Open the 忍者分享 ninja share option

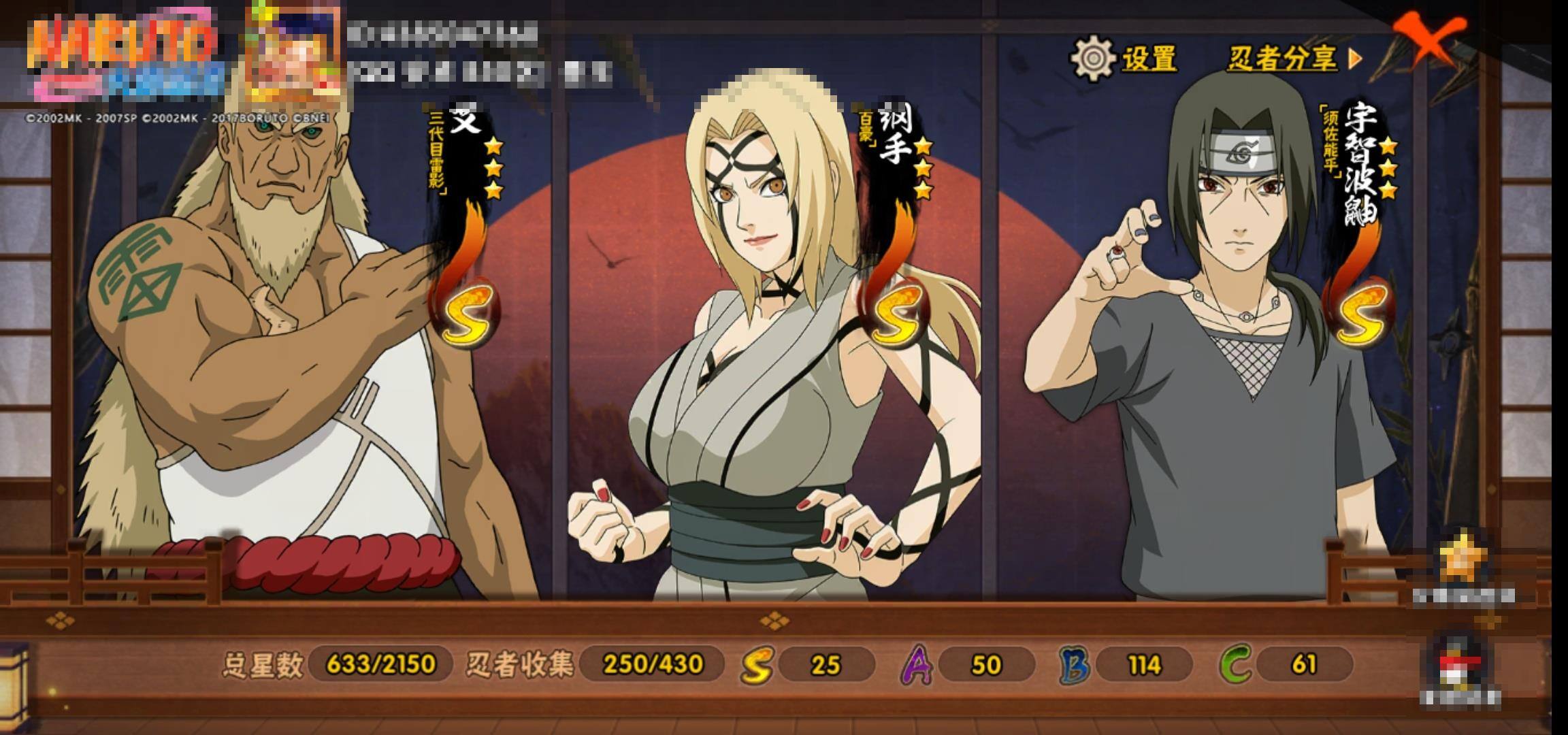coord(1292,59)
